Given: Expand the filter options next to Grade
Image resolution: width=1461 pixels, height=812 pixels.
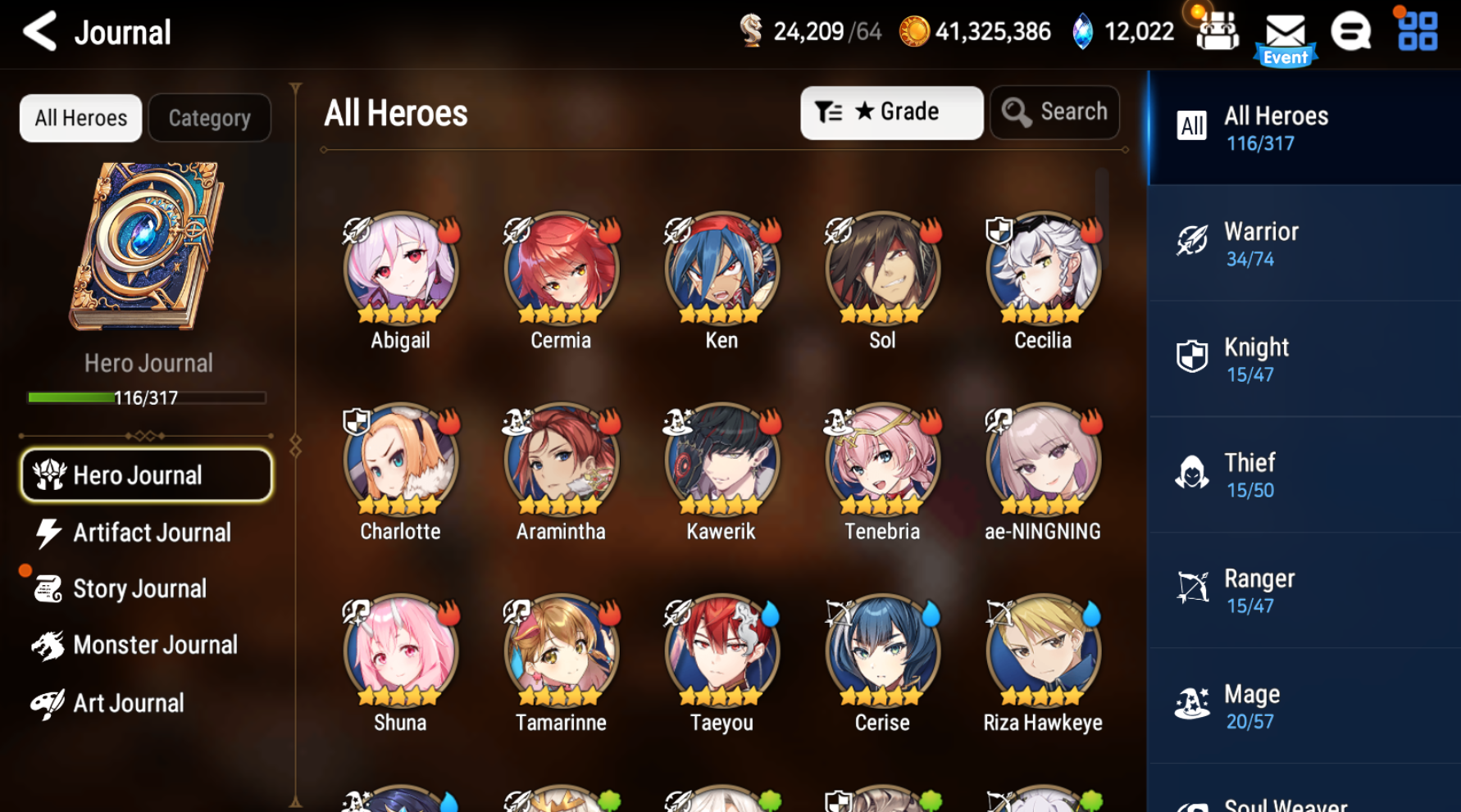Looking at the screenshot, I should tap(830, 112).
